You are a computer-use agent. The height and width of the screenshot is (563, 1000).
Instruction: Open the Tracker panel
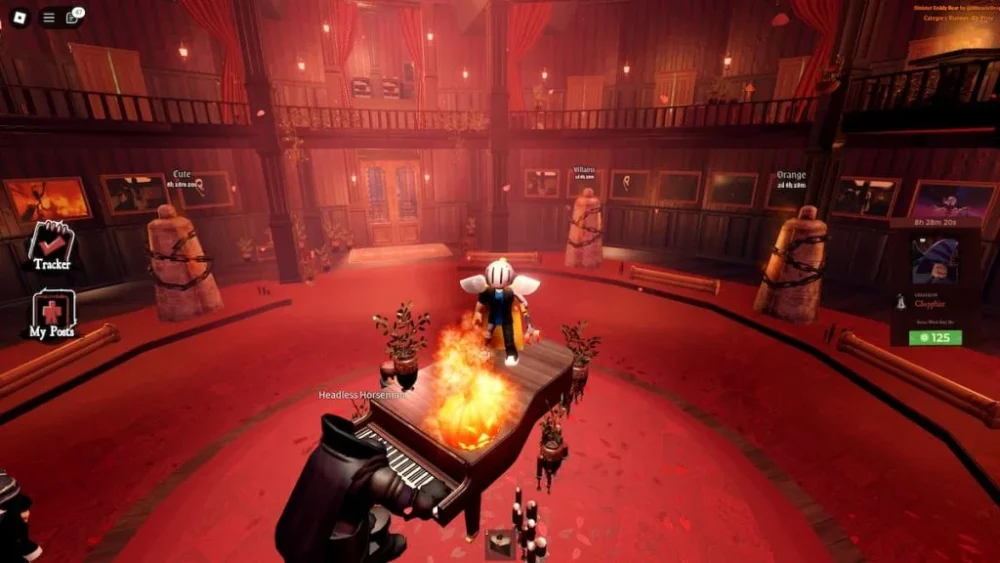51,245
